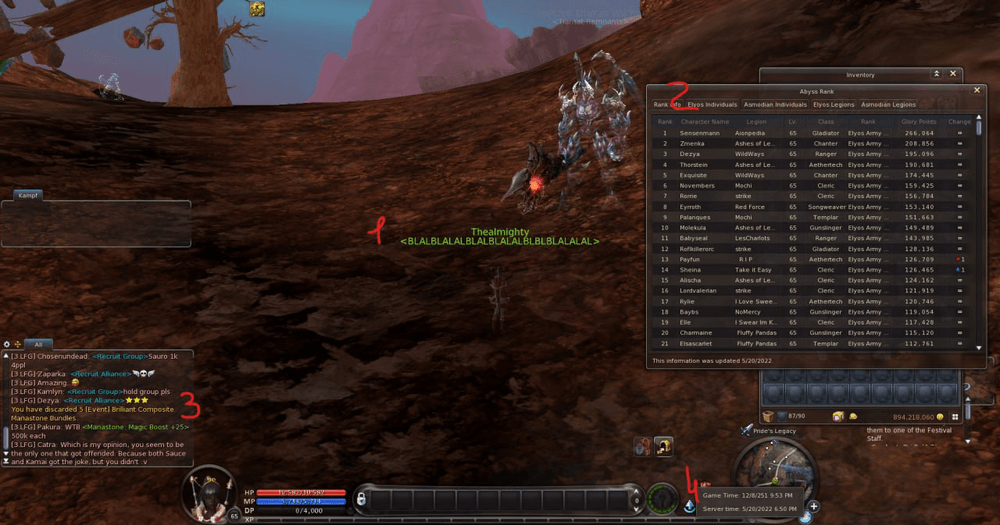
Task: Select the Asmodian Legions tab
Action: 889,104
